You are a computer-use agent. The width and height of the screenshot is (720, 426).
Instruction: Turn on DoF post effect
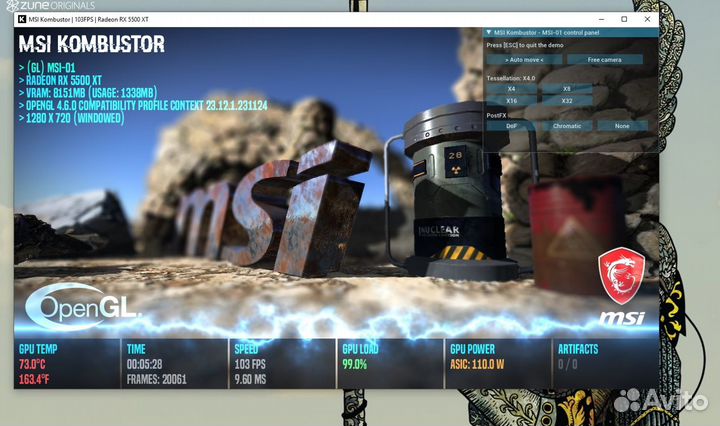(x=511, y=126)
